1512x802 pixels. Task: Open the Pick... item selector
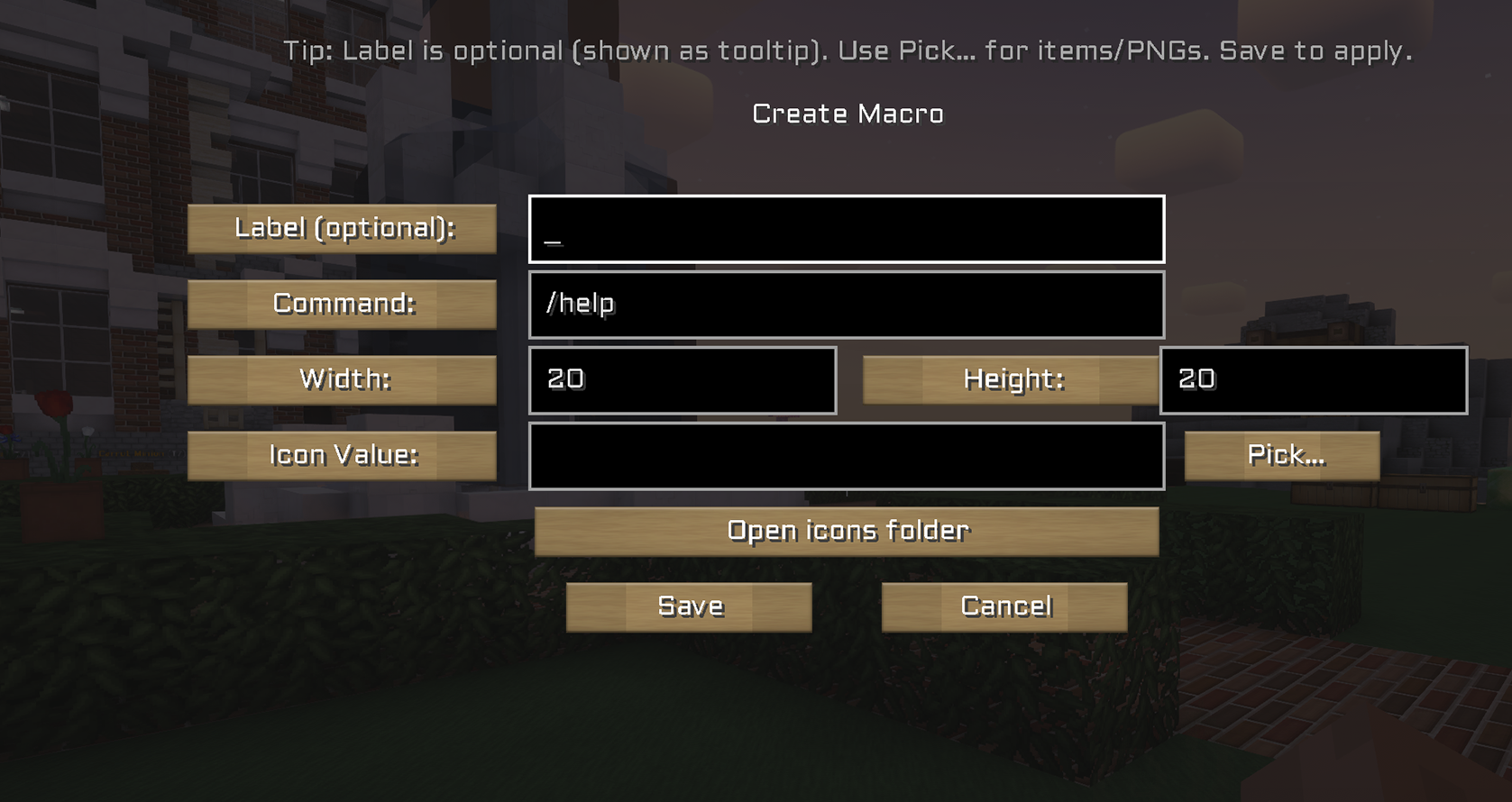coord(1281,455)
